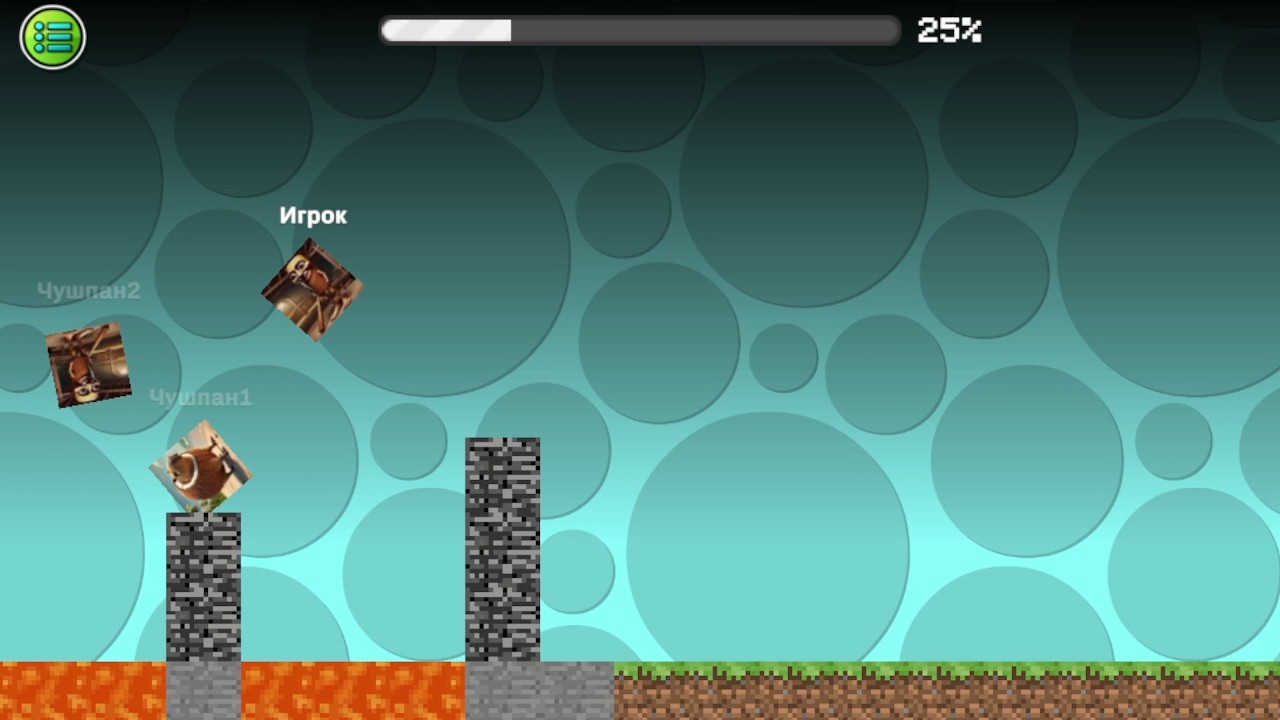
Task: Tap the tall cobblestone tower in center
Action: coord(502,550)
